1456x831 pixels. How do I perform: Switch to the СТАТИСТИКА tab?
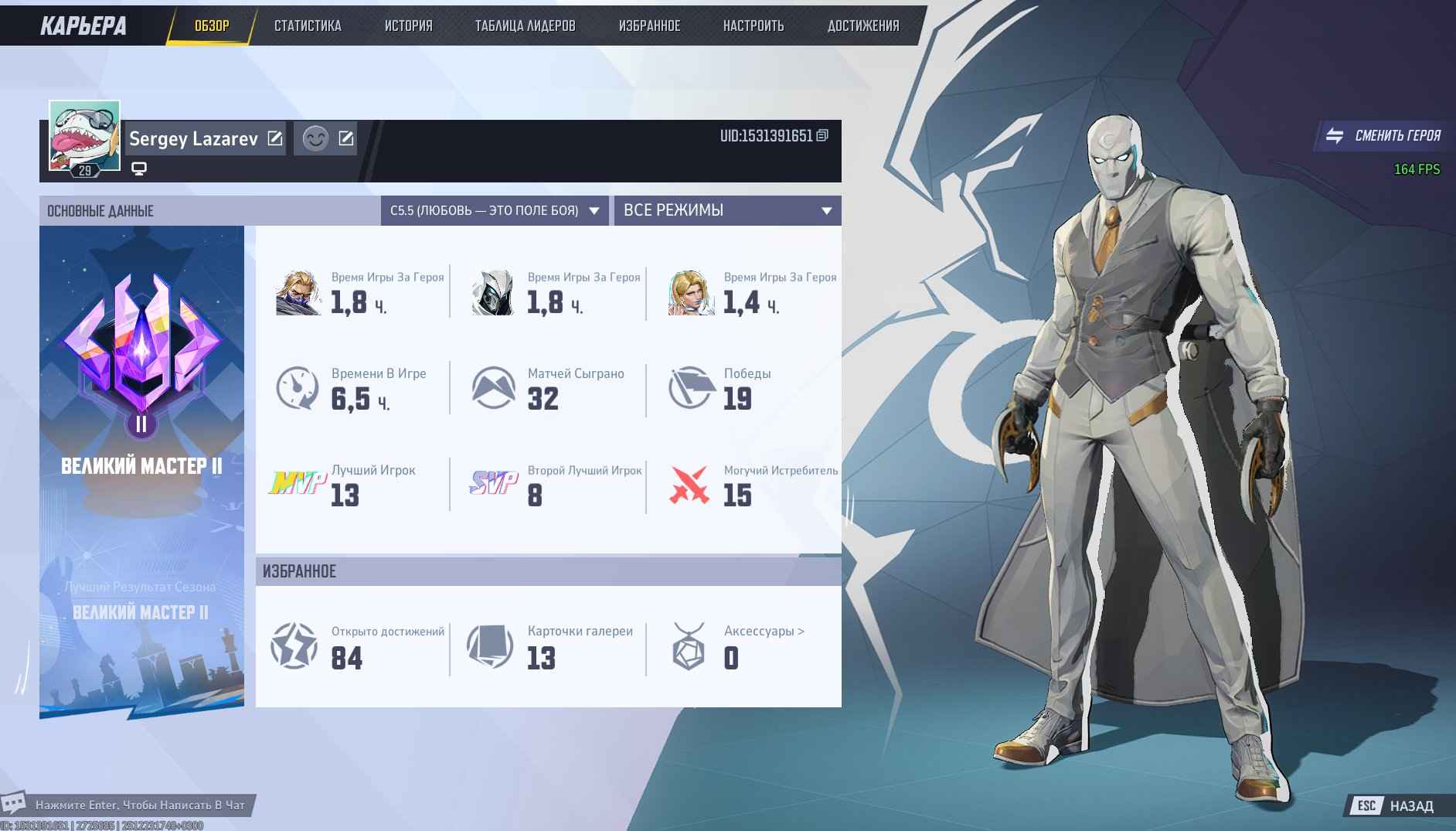pos(307,26)
